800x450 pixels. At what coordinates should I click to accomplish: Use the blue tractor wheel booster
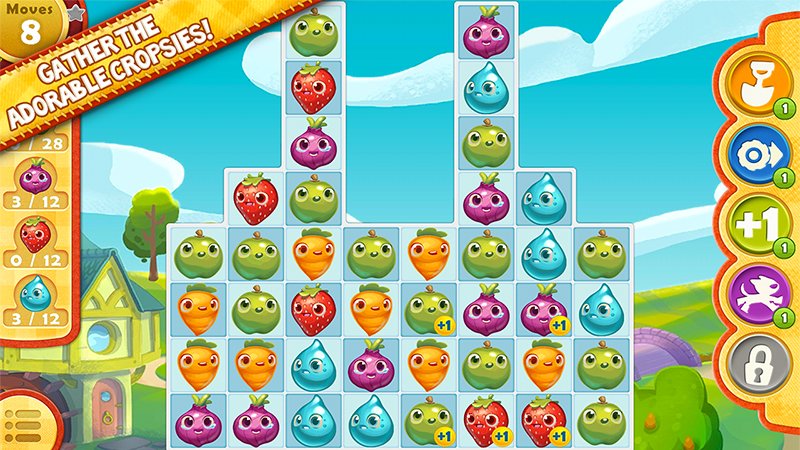[758, 155]
